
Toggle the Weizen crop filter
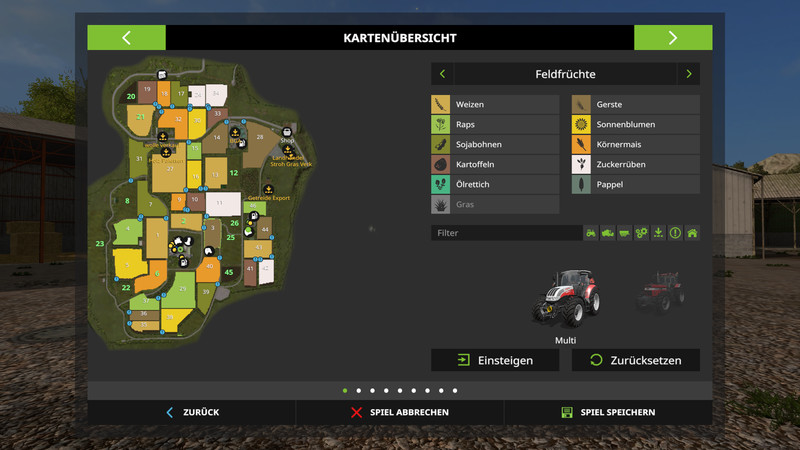click(495, 105)
